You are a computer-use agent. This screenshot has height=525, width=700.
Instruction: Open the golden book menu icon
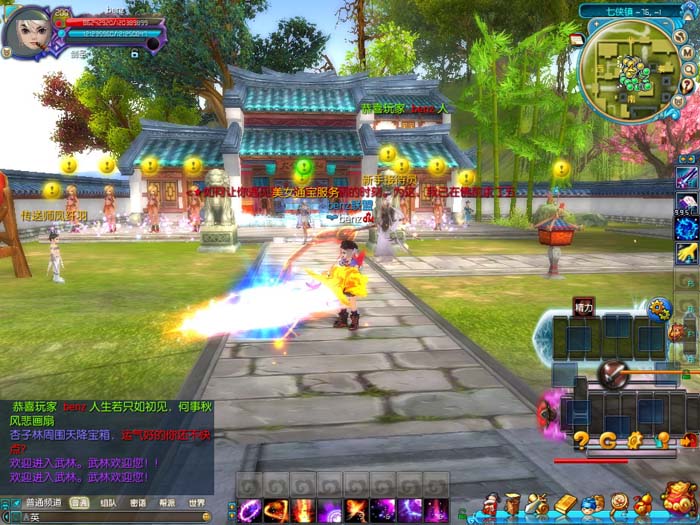coord(565,503)
